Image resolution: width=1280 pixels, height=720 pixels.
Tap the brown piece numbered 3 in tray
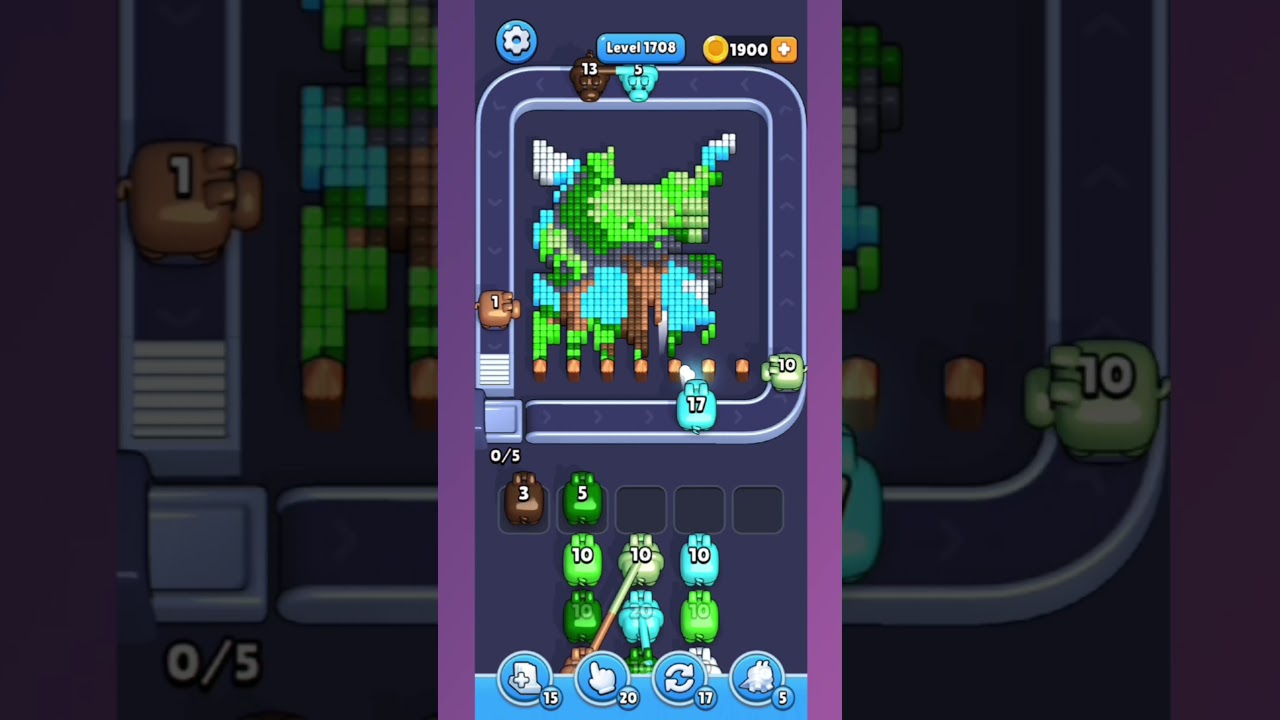click(524, 502)
